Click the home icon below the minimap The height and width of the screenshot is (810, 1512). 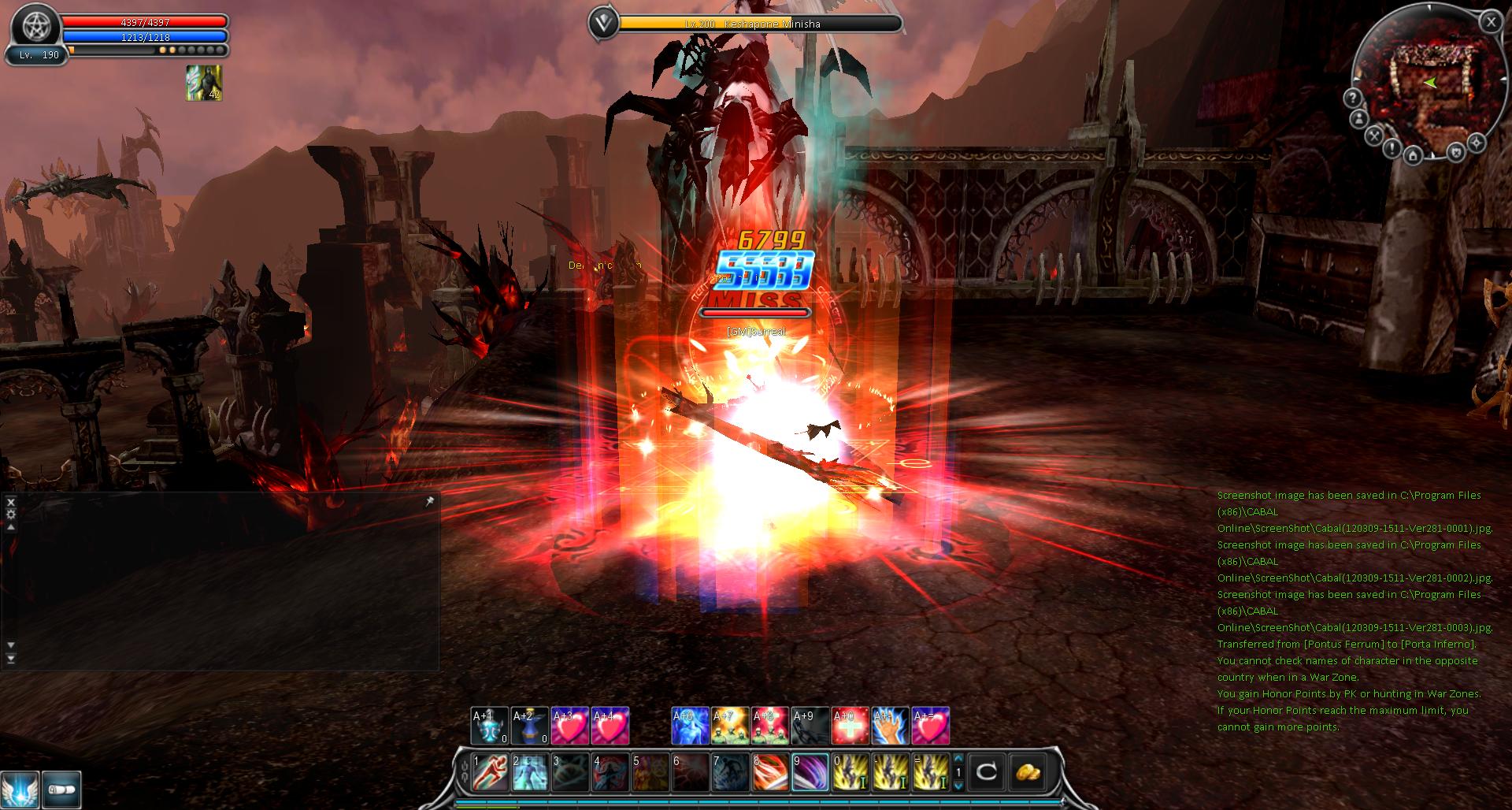1413,156
